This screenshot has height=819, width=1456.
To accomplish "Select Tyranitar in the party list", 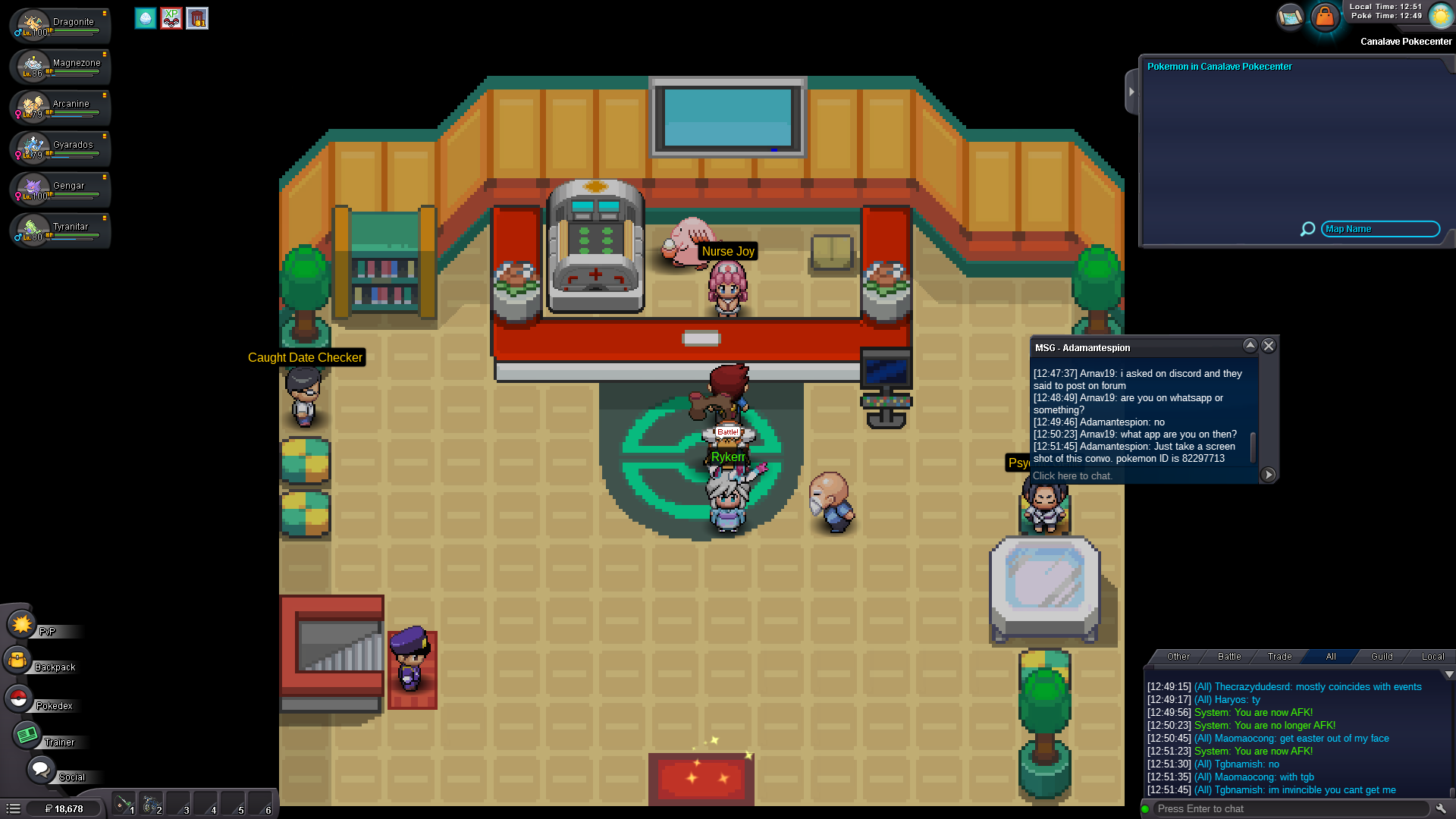I will coord(61,230).
